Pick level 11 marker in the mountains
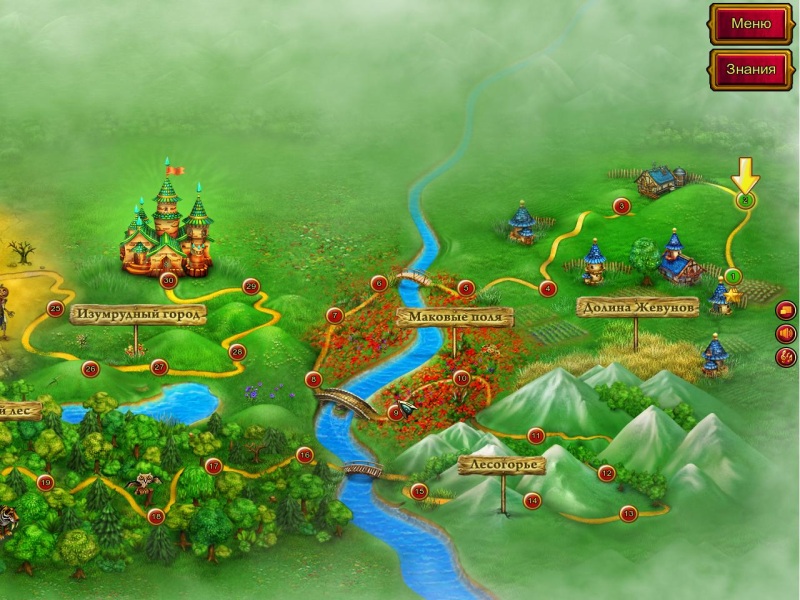This screenshot has height=600, width=800. coord(536,435)
